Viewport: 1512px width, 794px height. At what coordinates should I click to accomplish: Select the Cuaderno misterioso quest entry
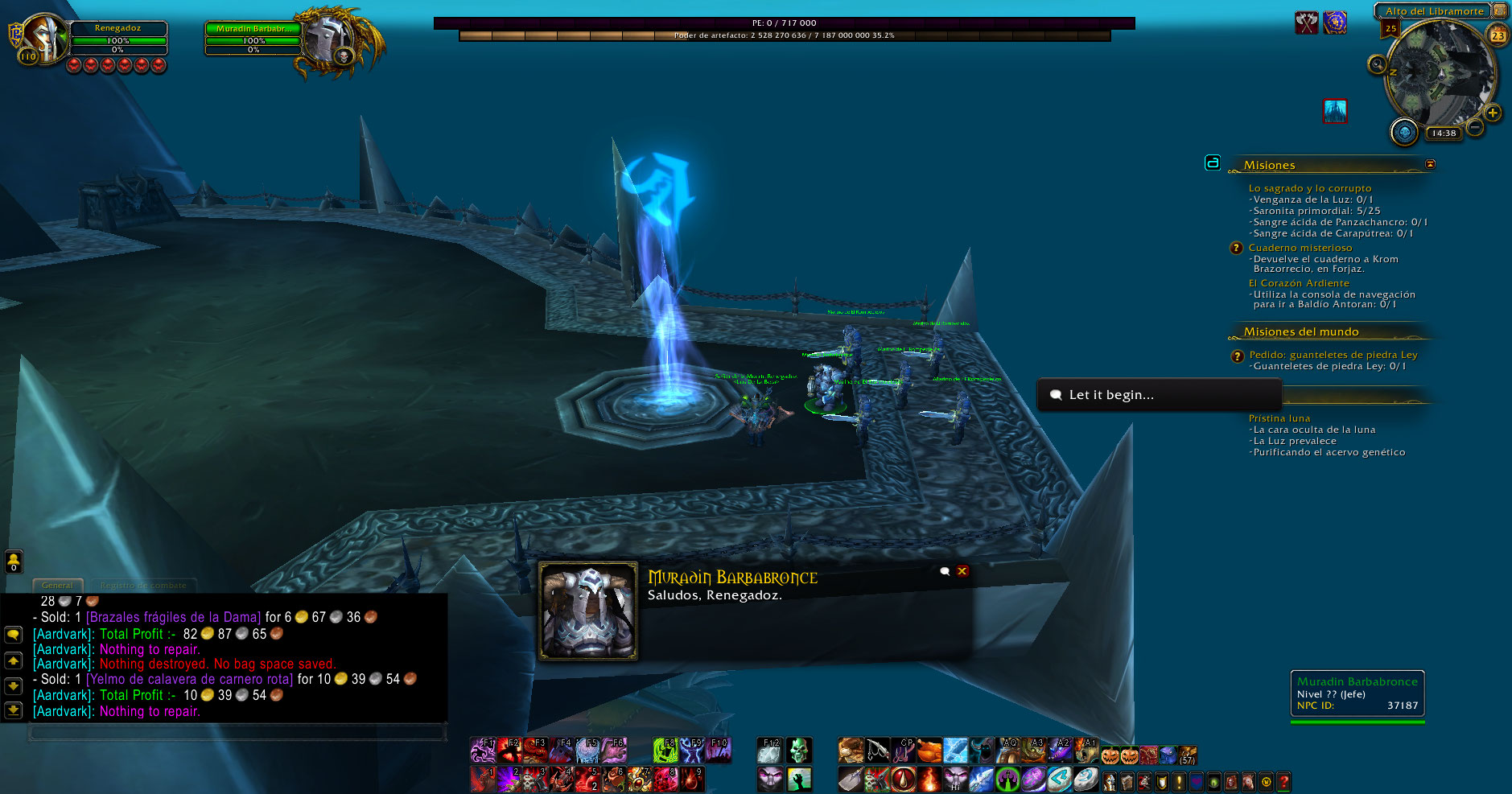tap(1300, 248)
